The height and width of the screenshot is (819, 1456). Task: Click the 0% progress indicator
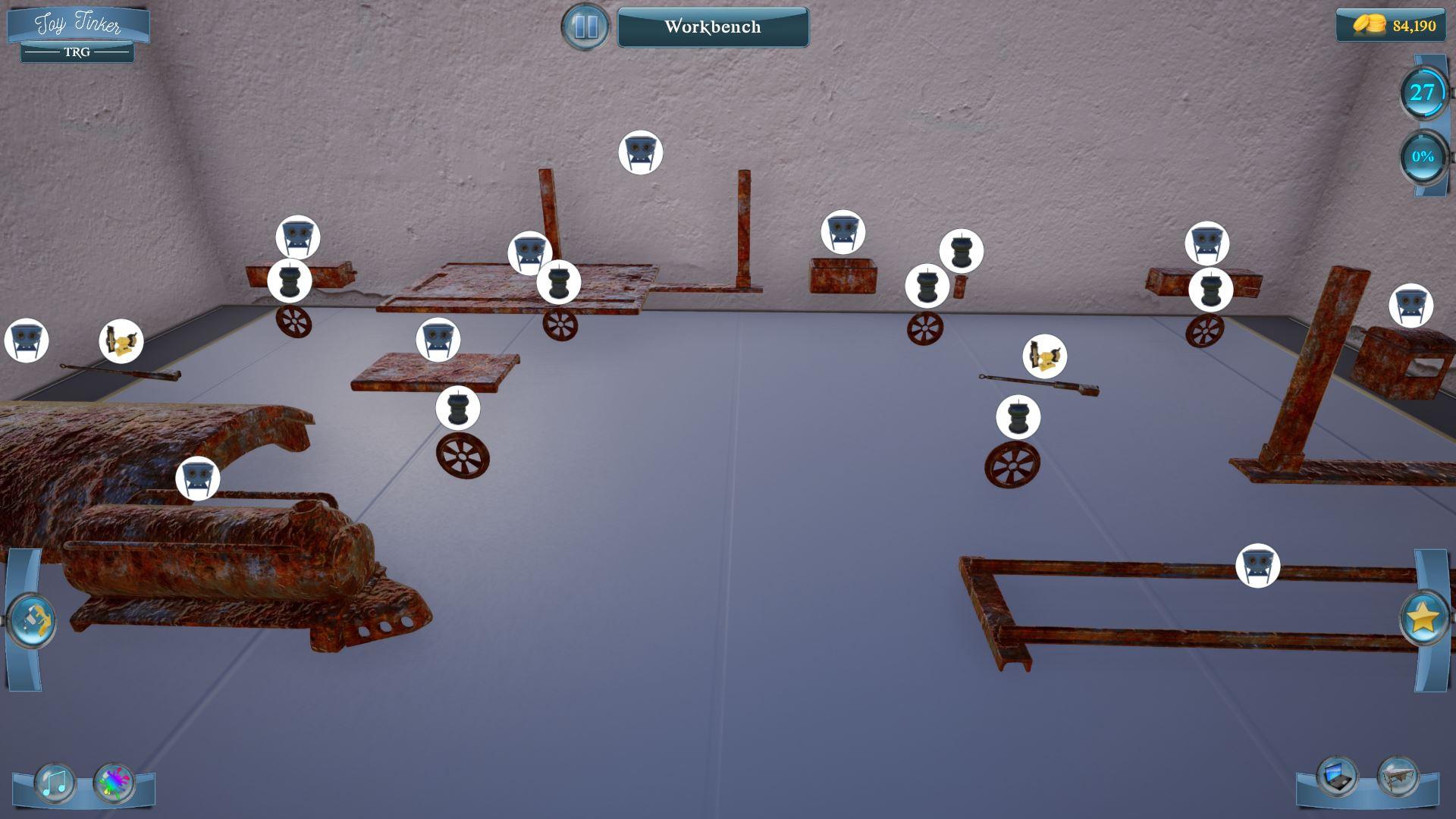[x=1422, y=157]
